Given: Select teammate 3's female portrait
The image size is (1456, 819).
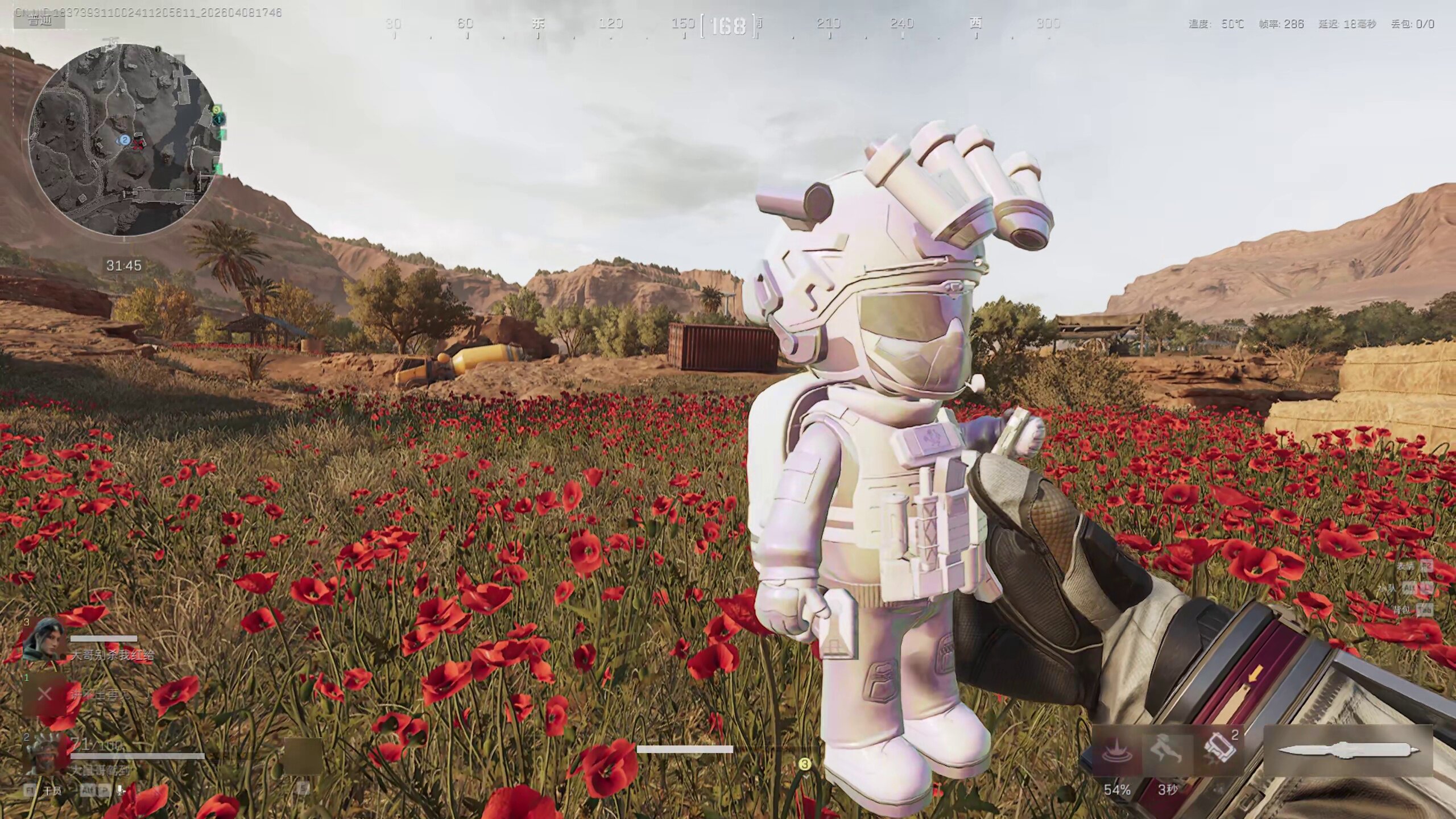Looking at the screenshot, I should click(44, 640).
